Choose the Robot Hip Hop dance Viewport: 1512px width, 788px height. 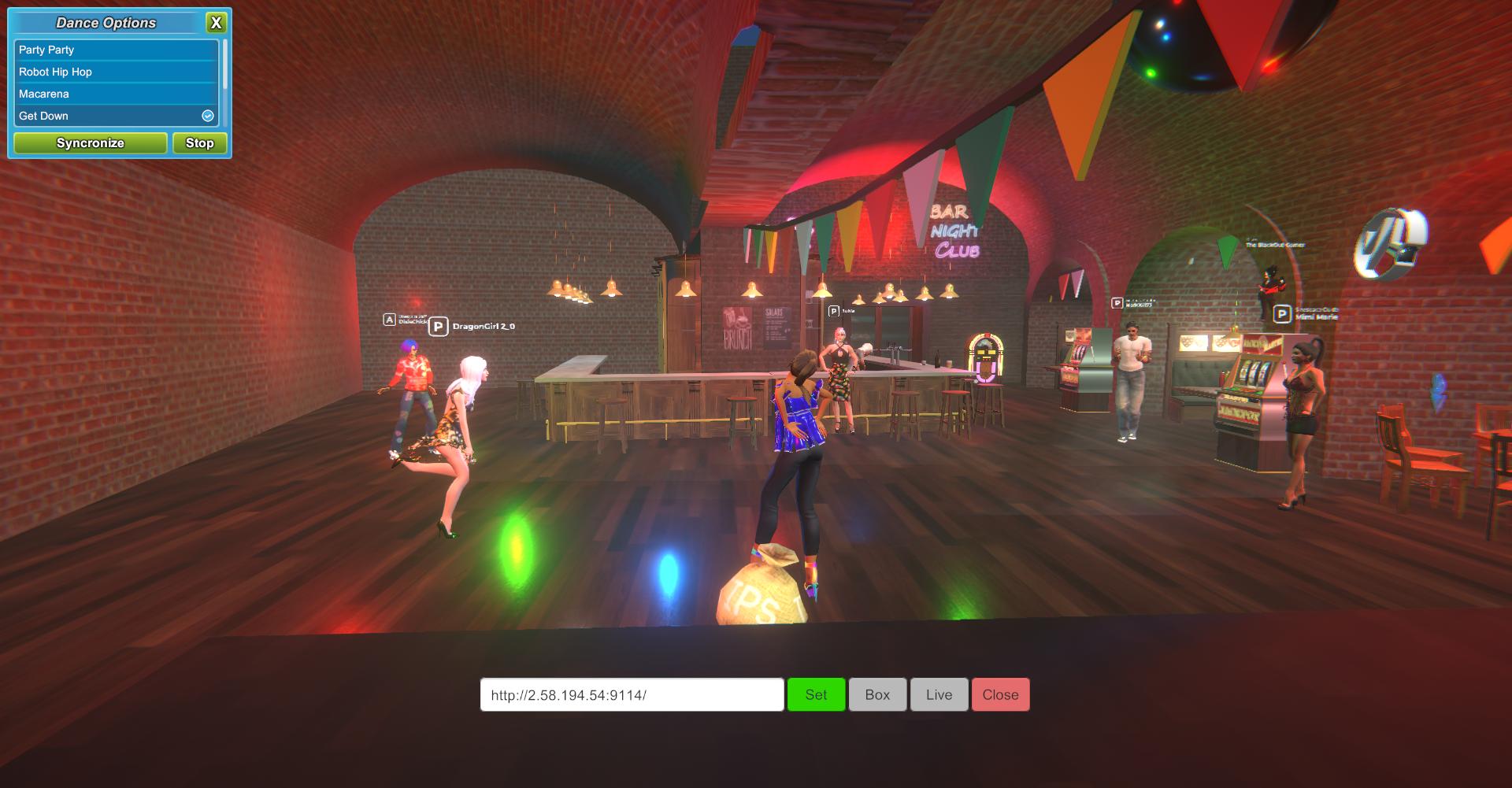coord(115,72)
